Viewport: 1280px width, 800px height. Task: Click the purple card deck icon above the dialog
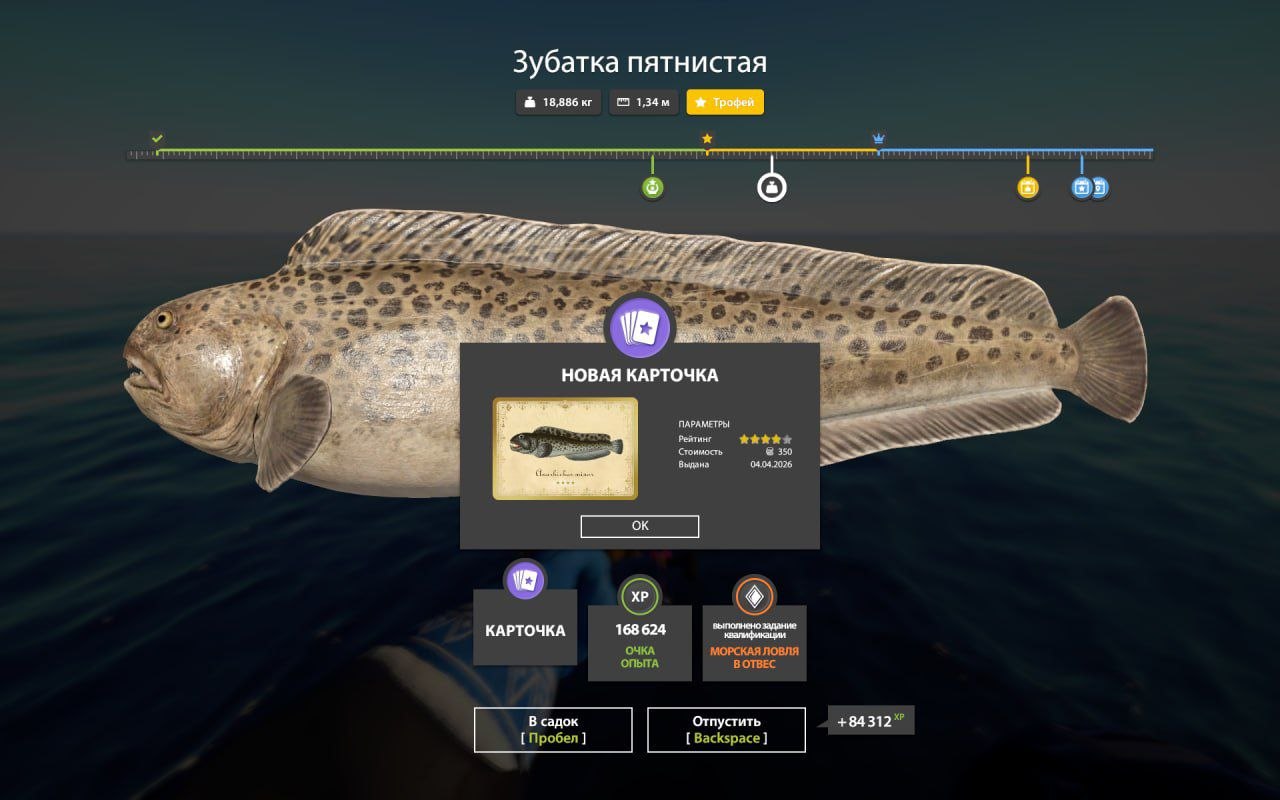point(640,329)
